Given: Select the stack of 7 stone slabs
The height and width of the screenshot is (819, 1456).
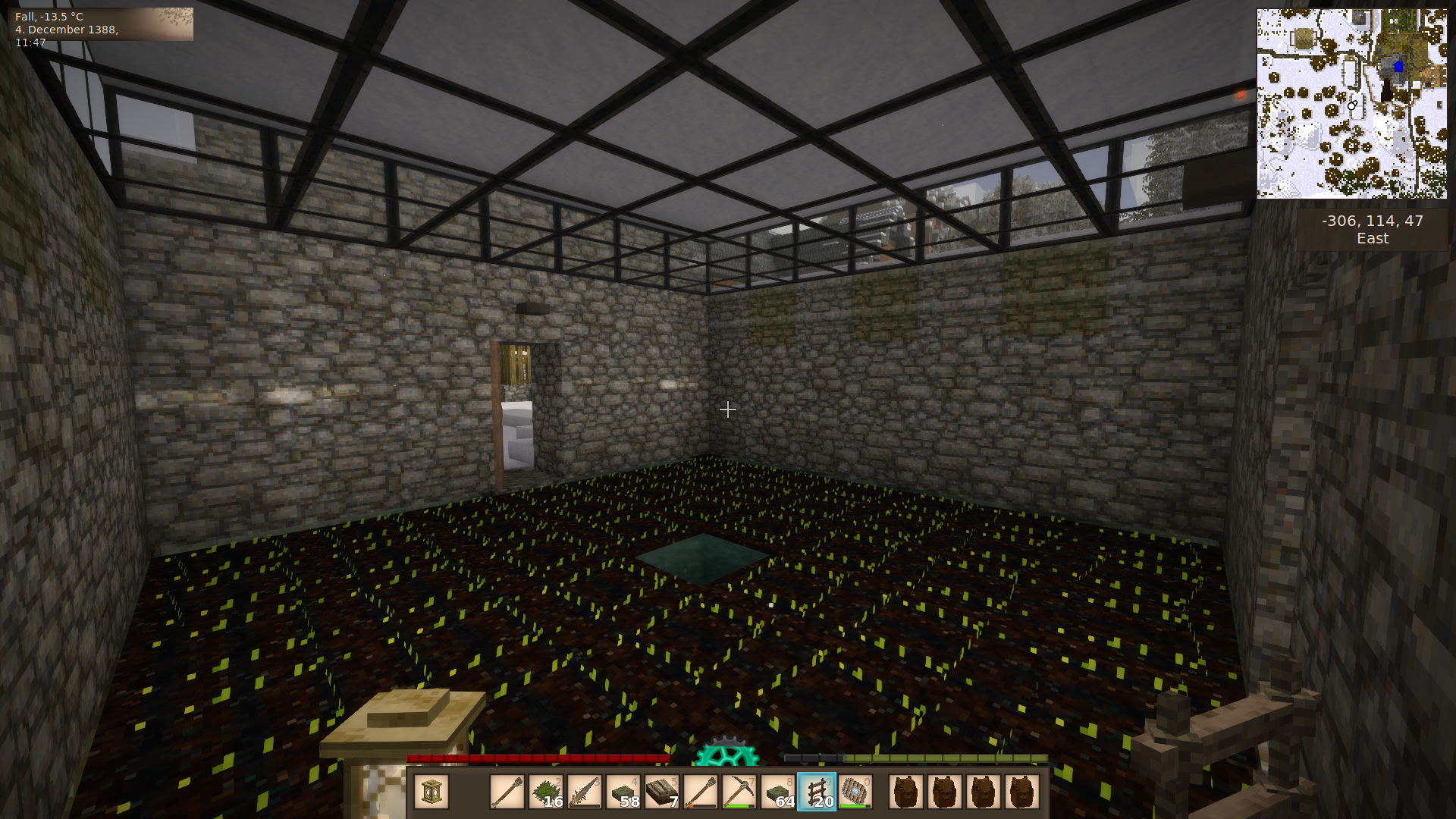Looking at the screenshot, I should [x=662, y=792].
